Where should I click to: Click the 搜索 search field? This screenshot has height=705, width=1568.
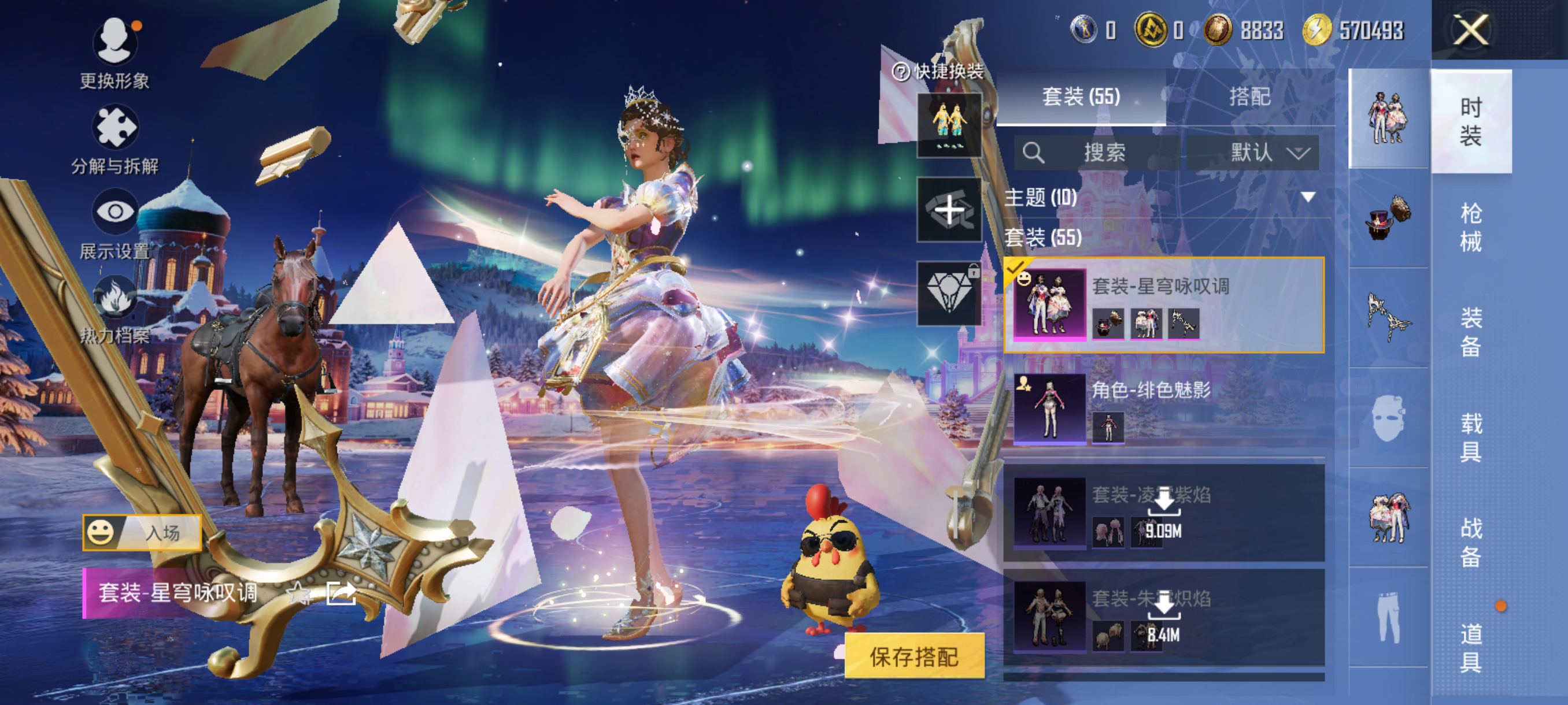tap(1096, 152)
